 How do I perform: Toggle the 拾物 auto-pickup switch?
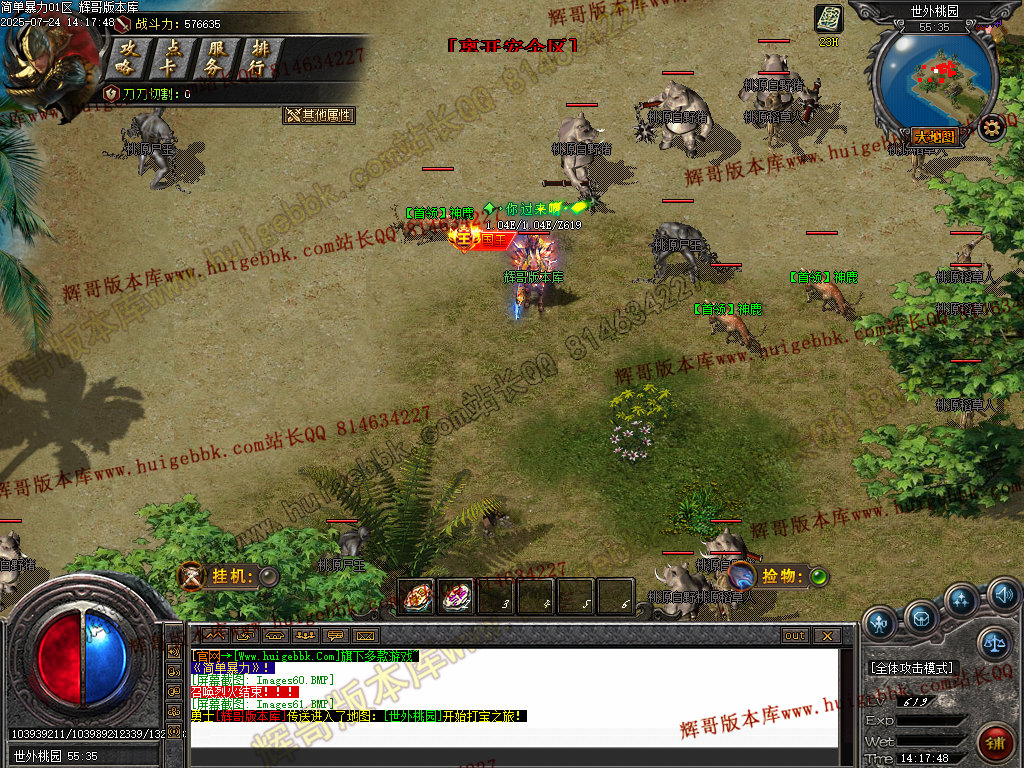818,576
